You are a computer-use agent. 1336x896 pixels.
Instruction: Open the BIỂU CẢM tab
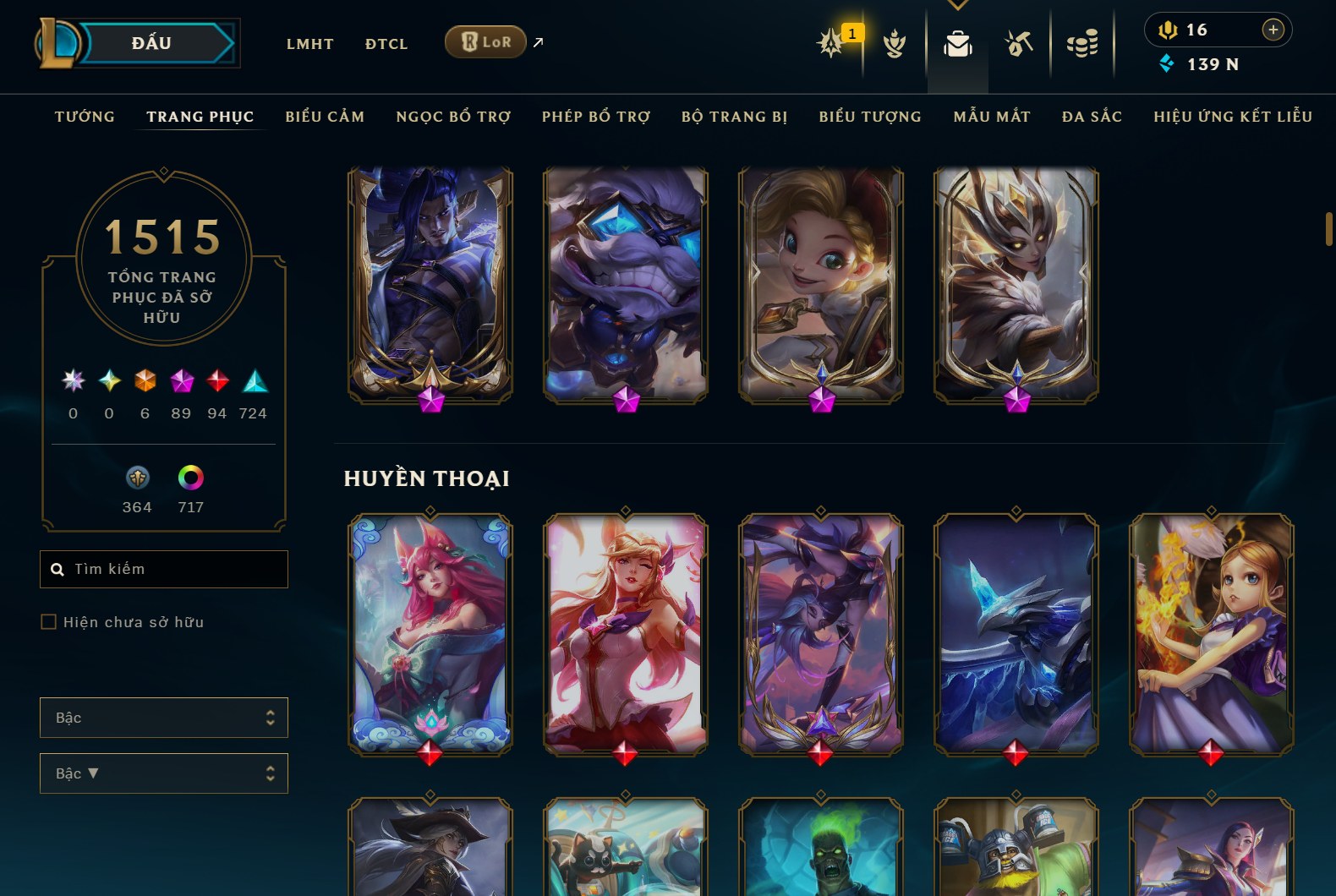pos(325,117)
